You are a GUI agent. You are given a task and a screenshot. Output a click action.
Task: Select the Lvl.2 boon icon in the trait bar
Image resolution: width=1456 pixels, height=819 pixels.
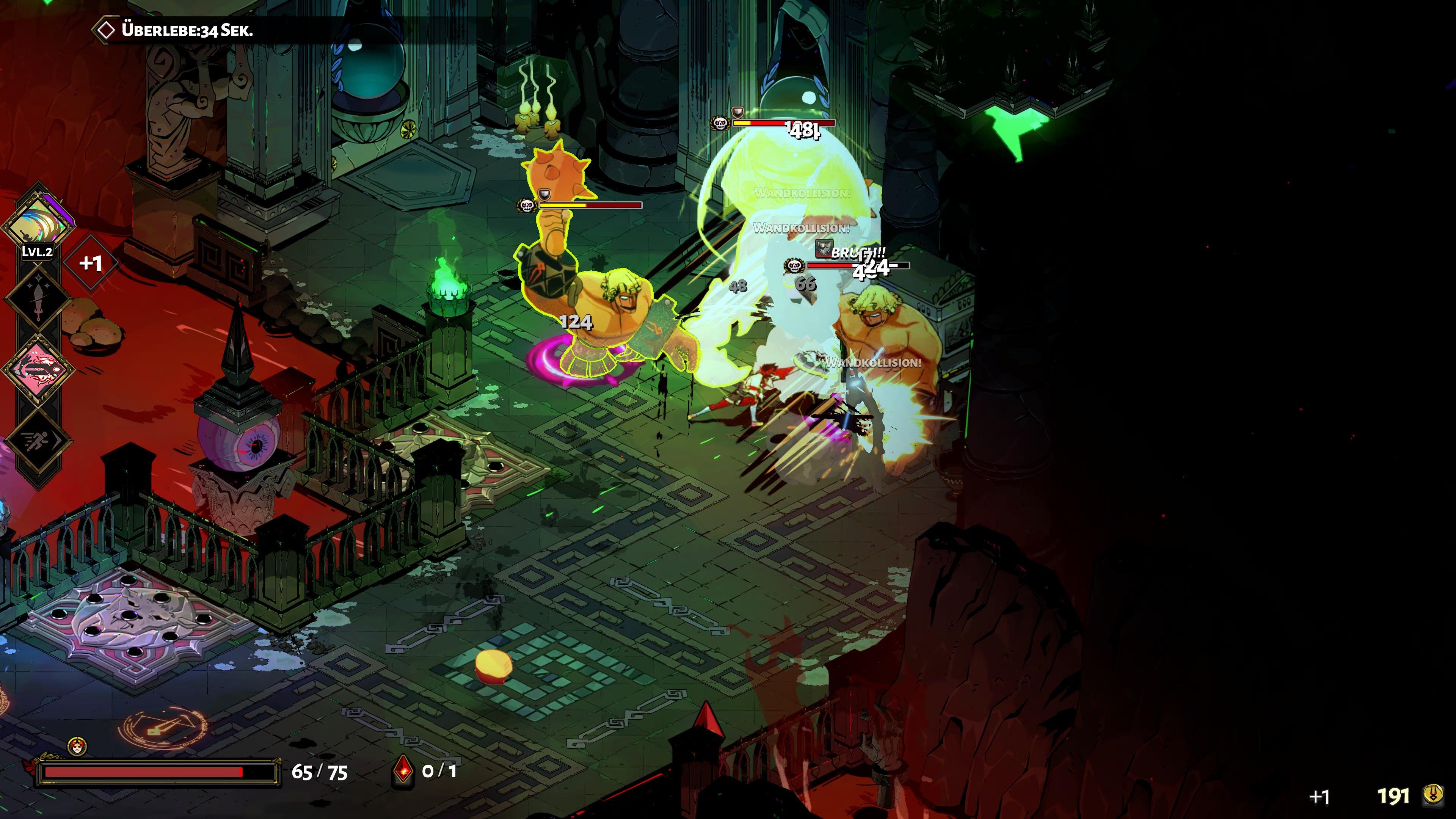tap(38, 222)
